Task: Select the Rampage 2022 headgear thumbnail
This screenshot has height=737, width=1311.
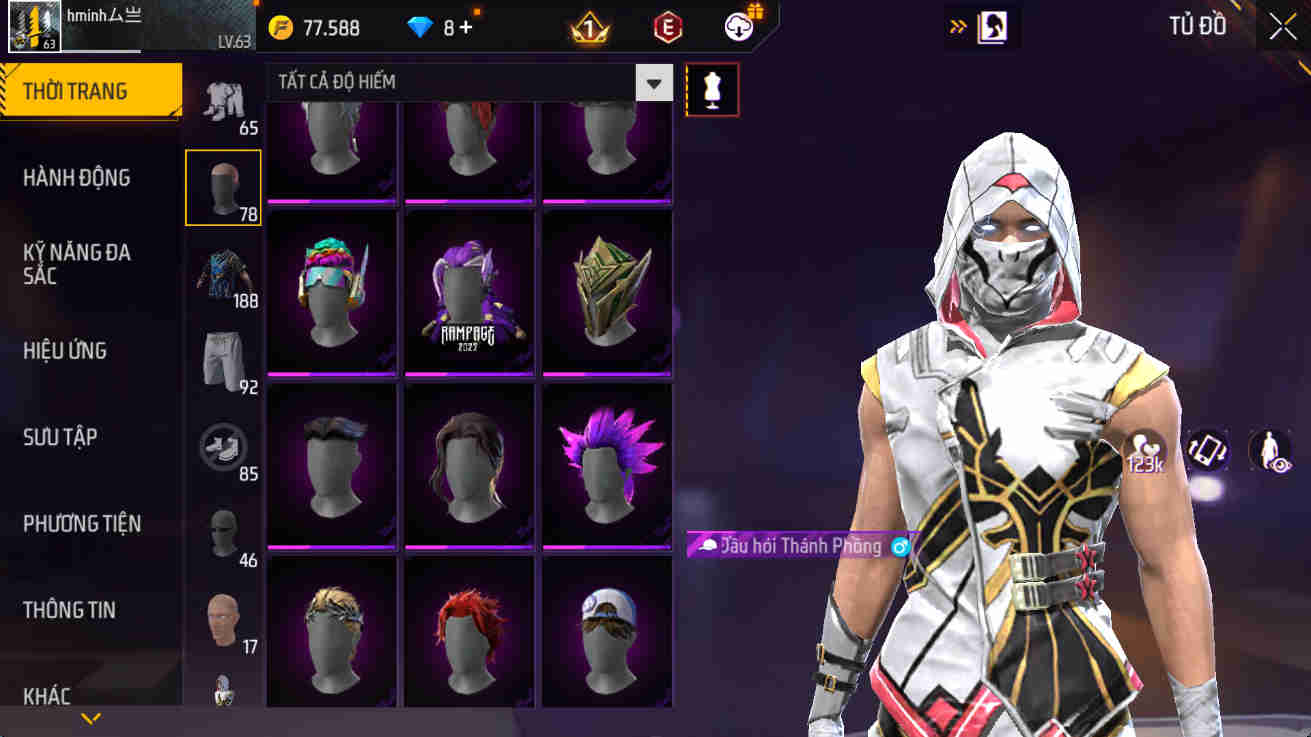Action: [x=470, y=290]
